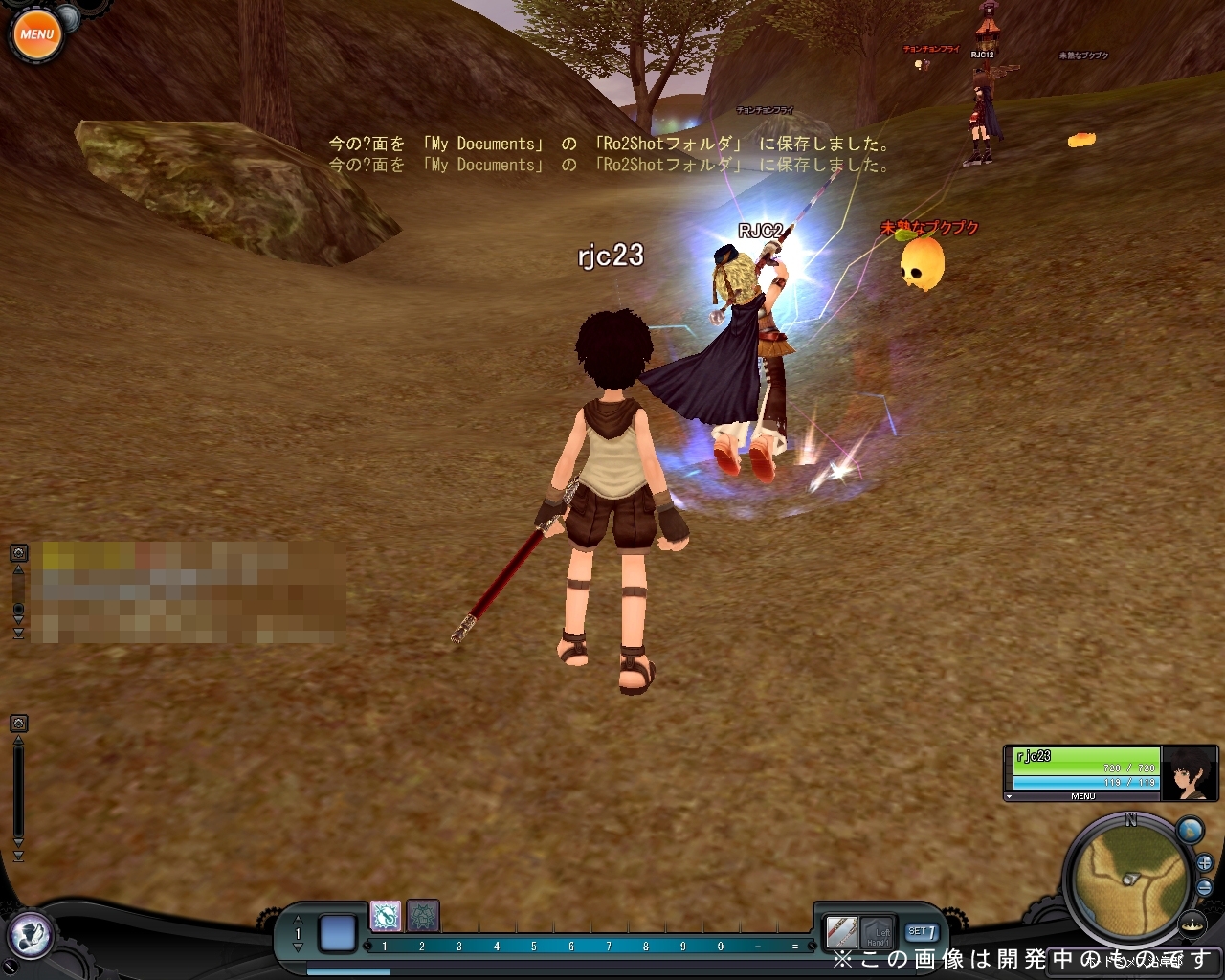Click the hotbar page down arrow
1225x980 pixels.
(298, 947)
